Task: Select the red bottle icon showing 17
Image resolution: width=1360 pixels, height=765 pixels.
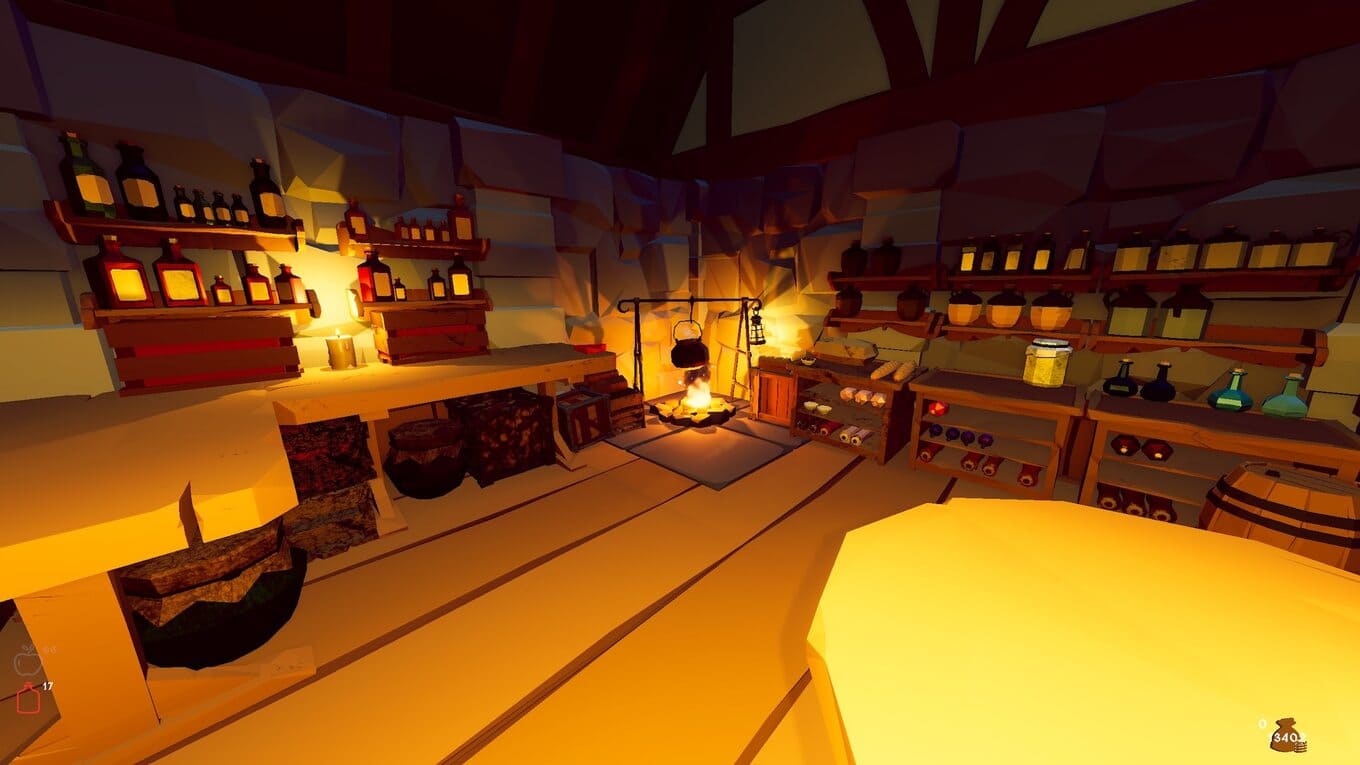Action: point(28,698)
